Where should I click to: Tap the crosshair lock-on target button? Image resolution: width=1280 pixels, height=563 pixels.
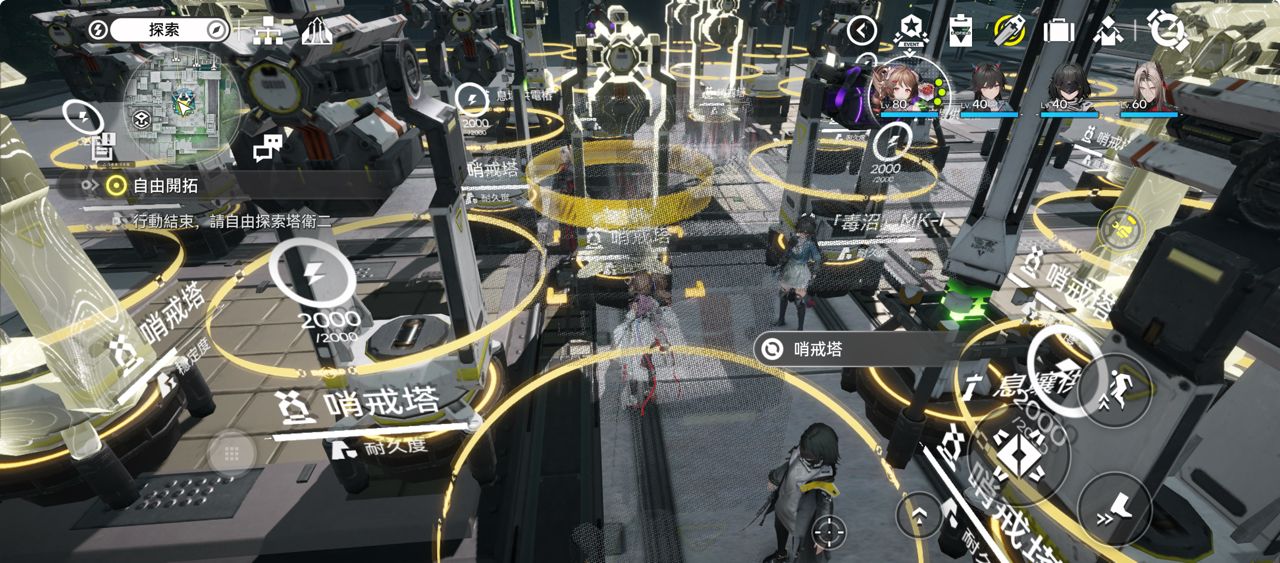click(x=829, y=530)
